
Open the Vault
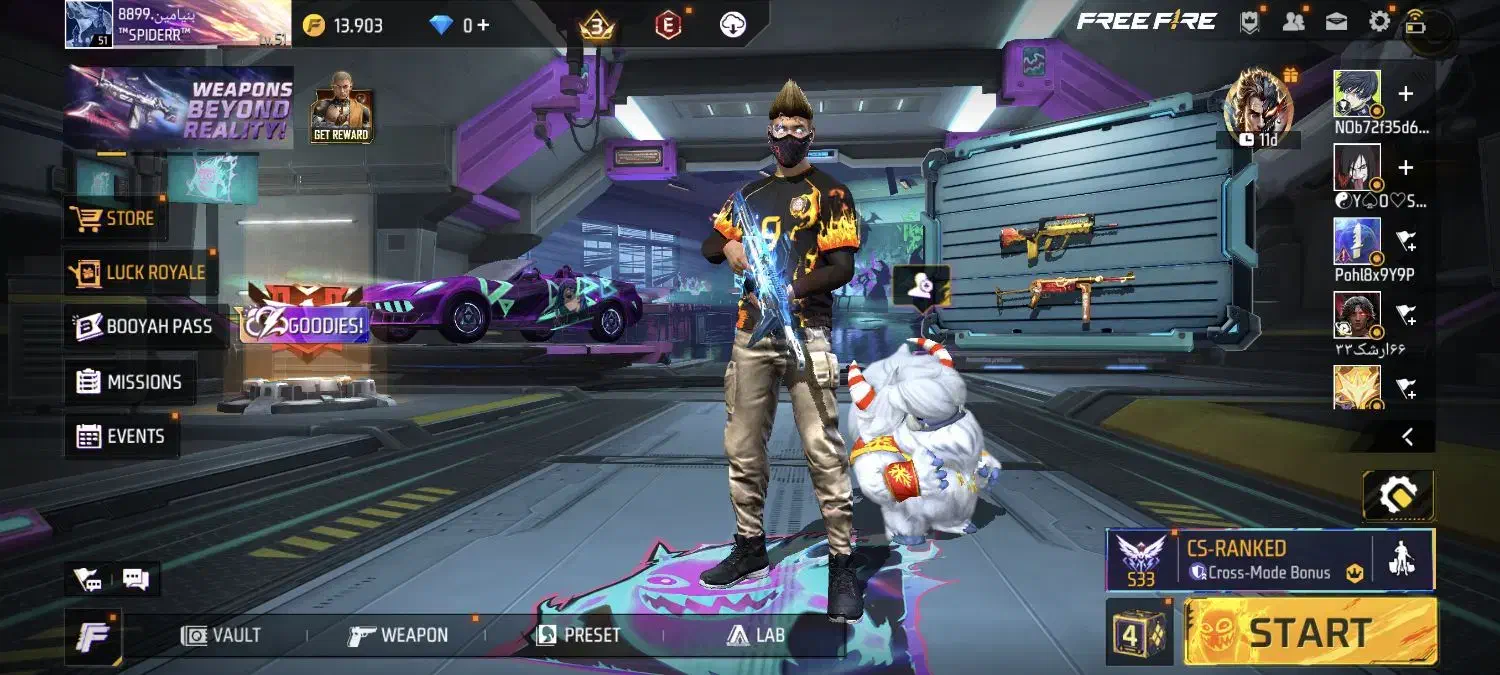point(222,635)
